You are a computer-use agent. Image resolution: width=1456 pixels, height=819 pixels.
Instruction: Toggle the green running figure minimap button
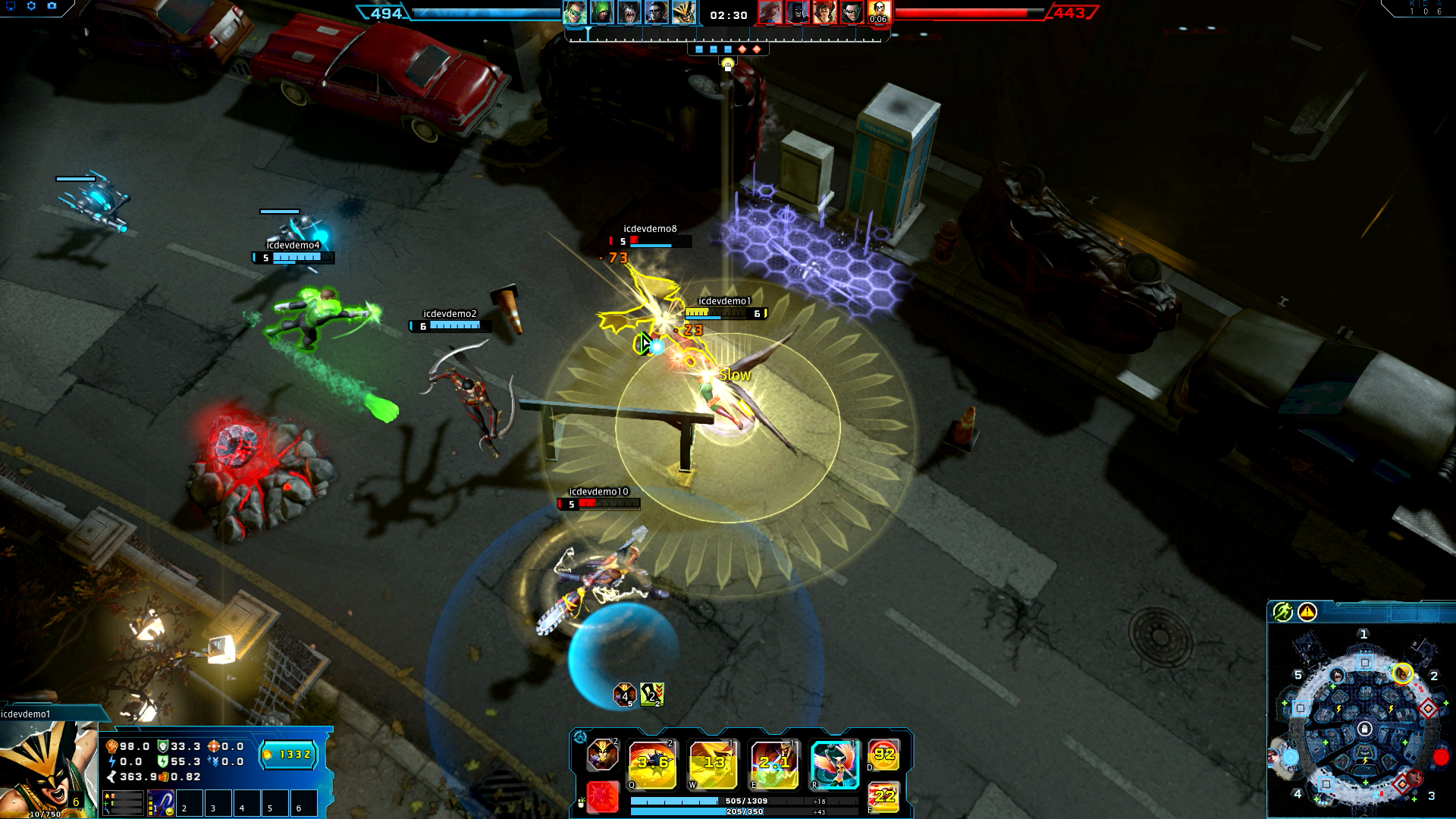[x=1282, y=612]
